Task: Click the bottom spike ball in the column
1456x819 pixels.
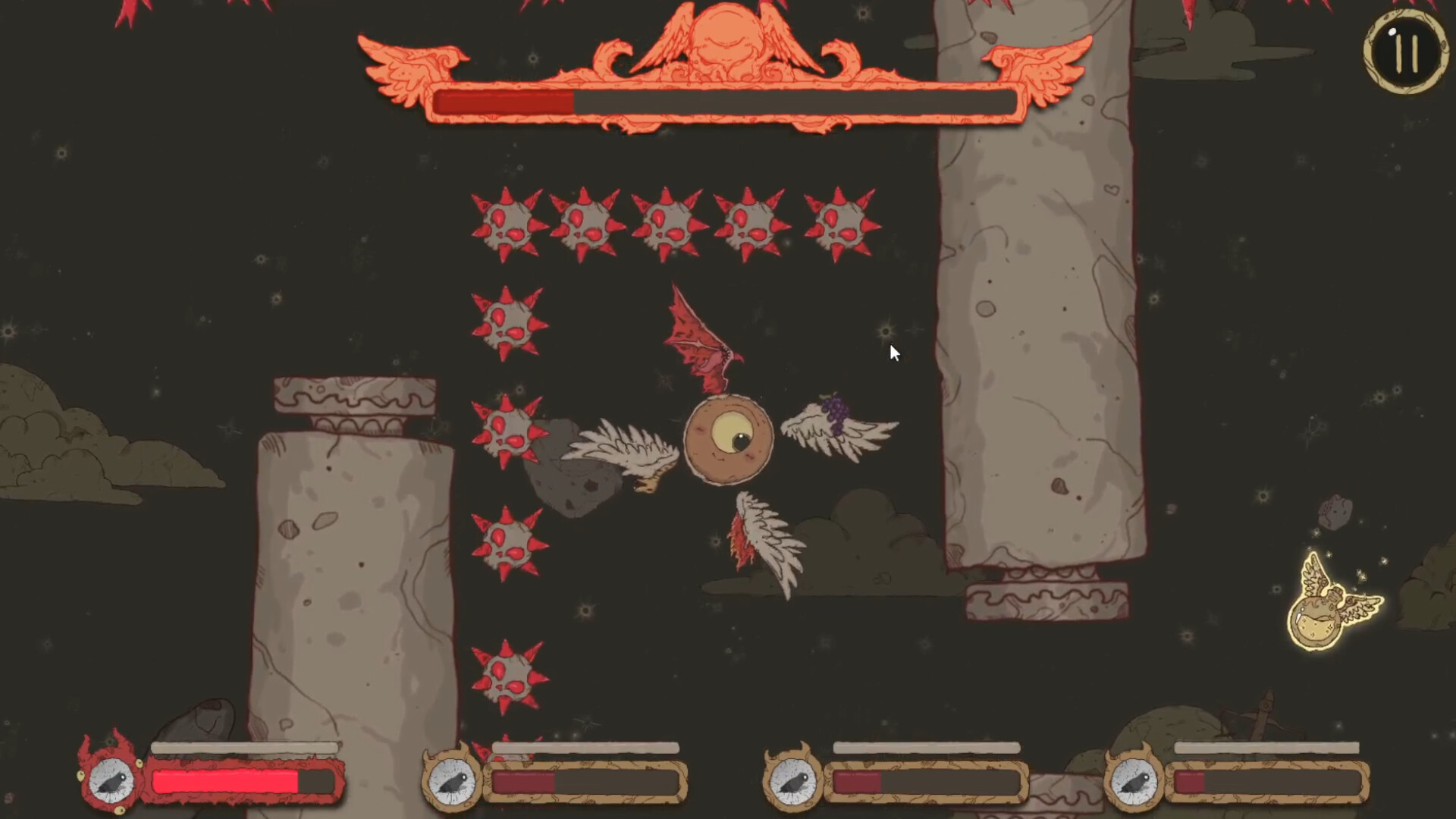Action: [x=508, y=675]
